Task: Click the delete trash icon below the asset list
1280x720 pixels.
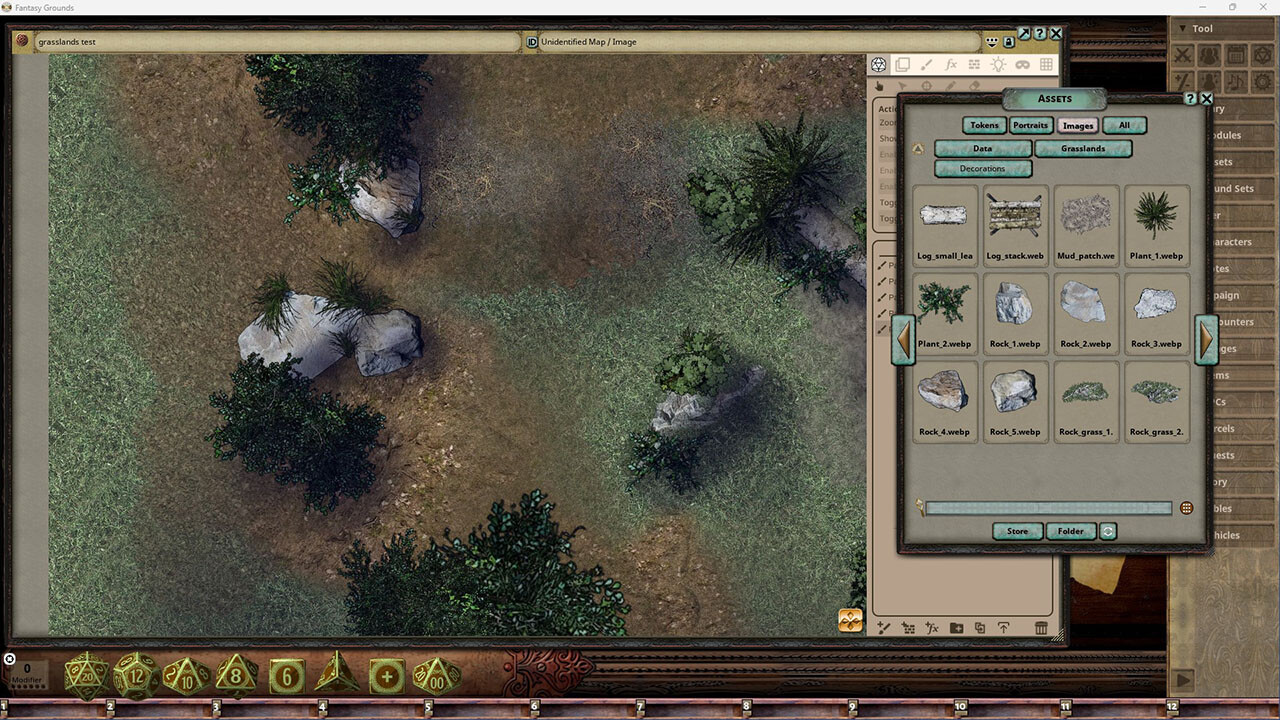Action: click(1041, 629)
